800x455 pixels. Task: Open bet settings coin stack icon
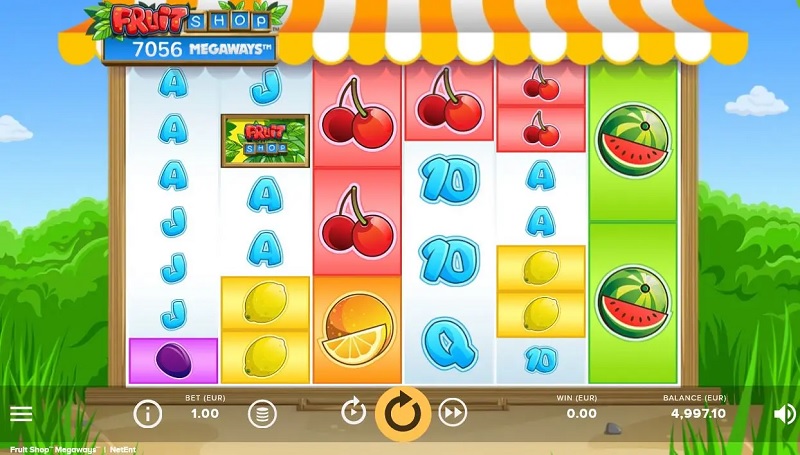pos(262,413)
